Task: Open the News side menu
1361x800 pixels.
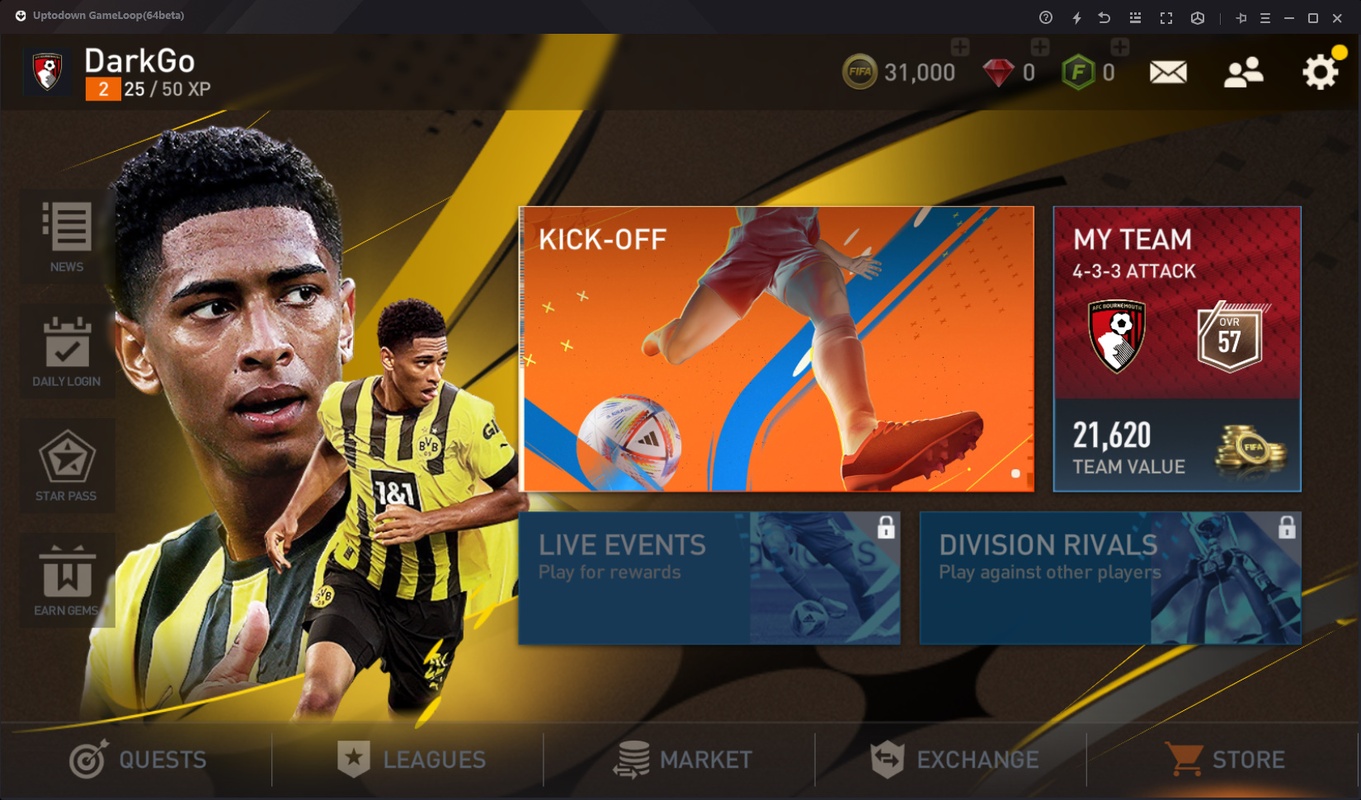Action: click(x=67, y=237)
